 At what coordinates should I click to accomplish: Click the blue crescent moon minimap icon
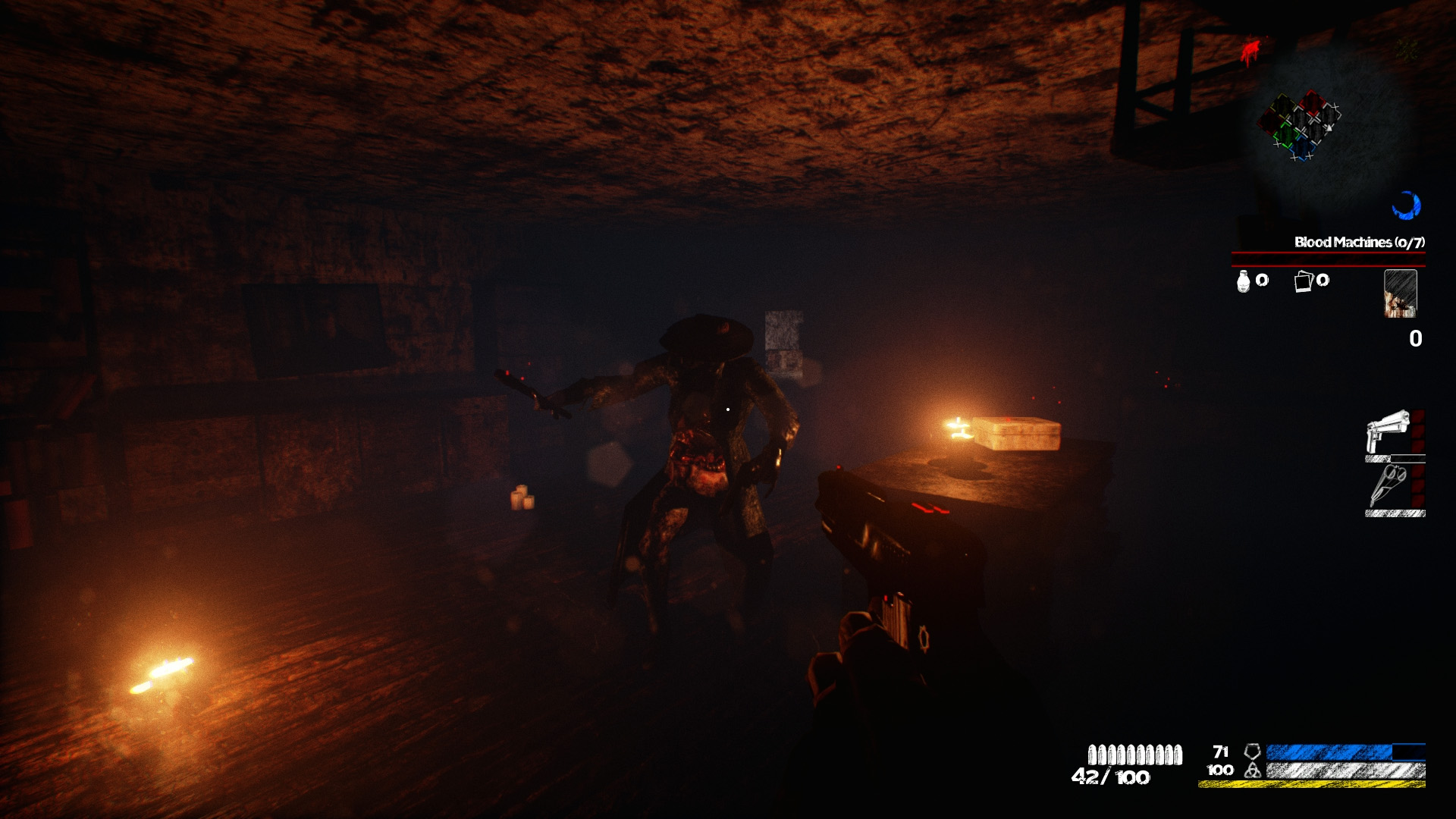1407,204
